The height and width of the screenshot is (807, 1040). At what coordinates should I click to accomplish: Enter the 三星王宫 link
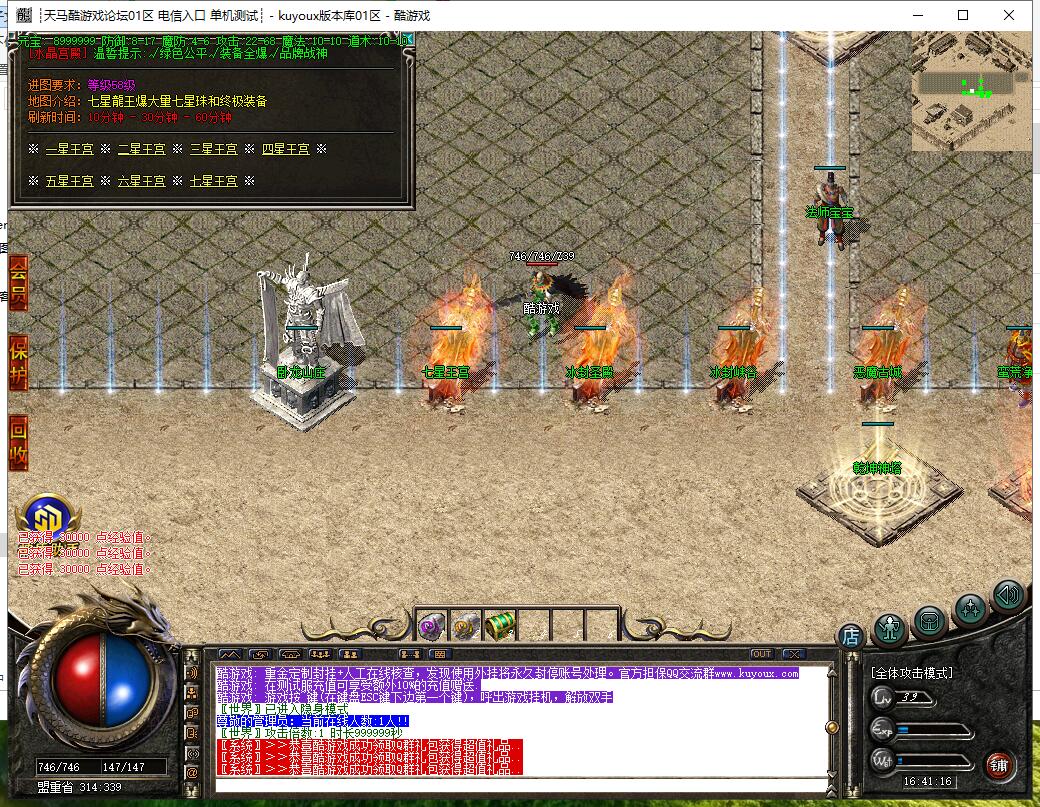coord(214,149)
